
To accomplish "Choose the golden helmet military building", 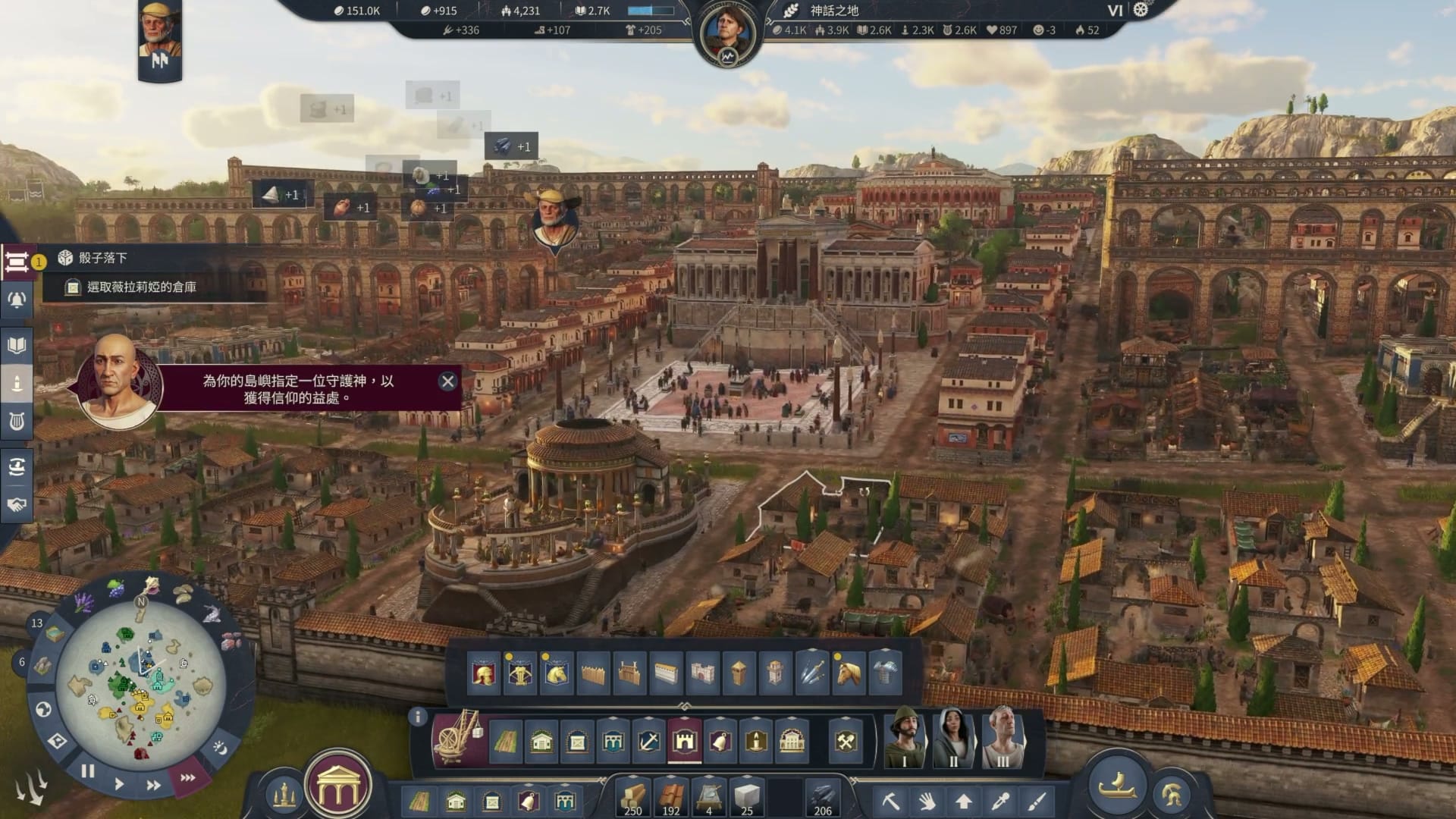I will click(x=483, y=672).
